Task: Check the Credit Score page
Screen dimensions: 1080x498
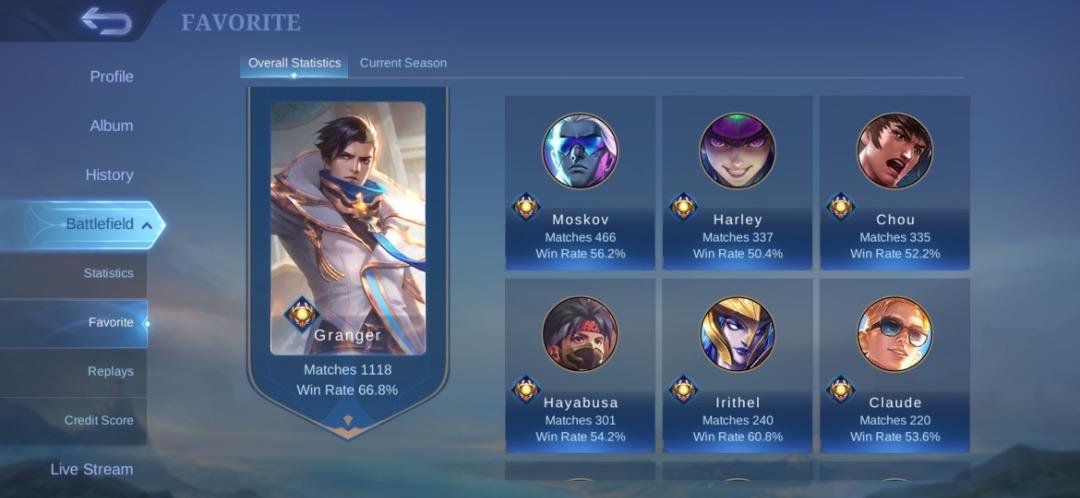Action: point(99,420)
